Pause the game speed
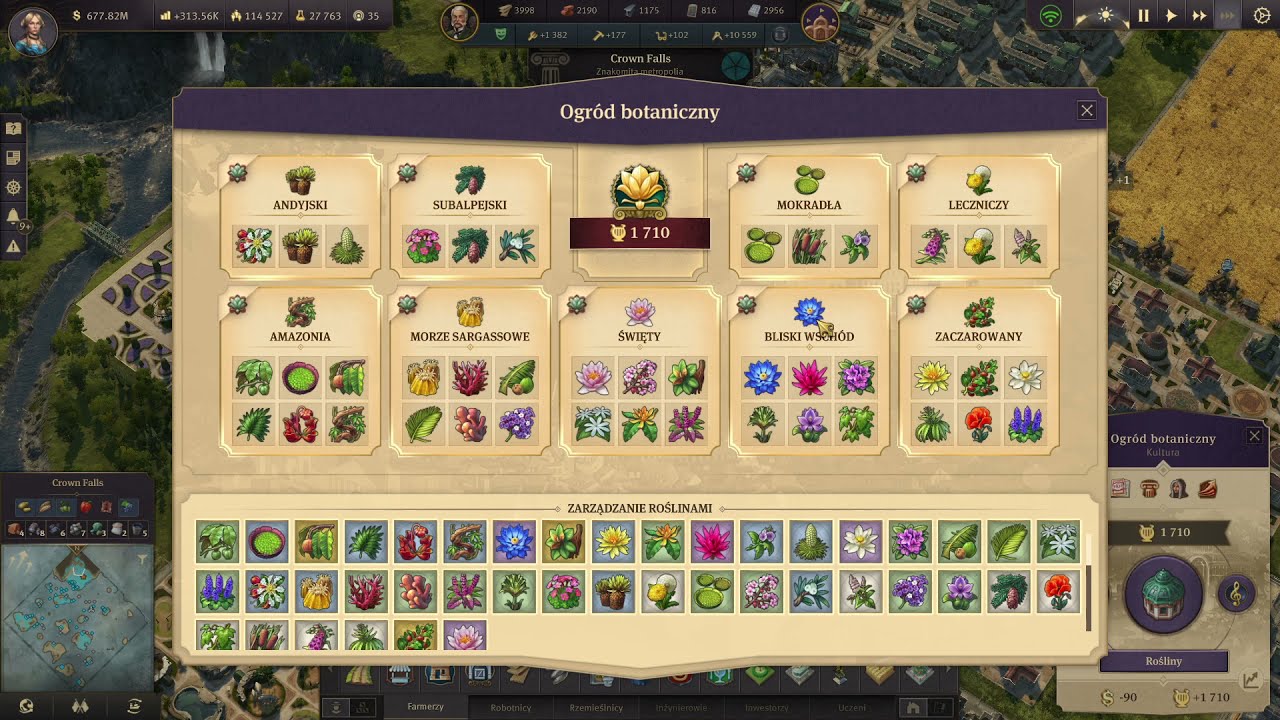Viewport: 1280px width, 720px height. click(x=1143, y=16)
